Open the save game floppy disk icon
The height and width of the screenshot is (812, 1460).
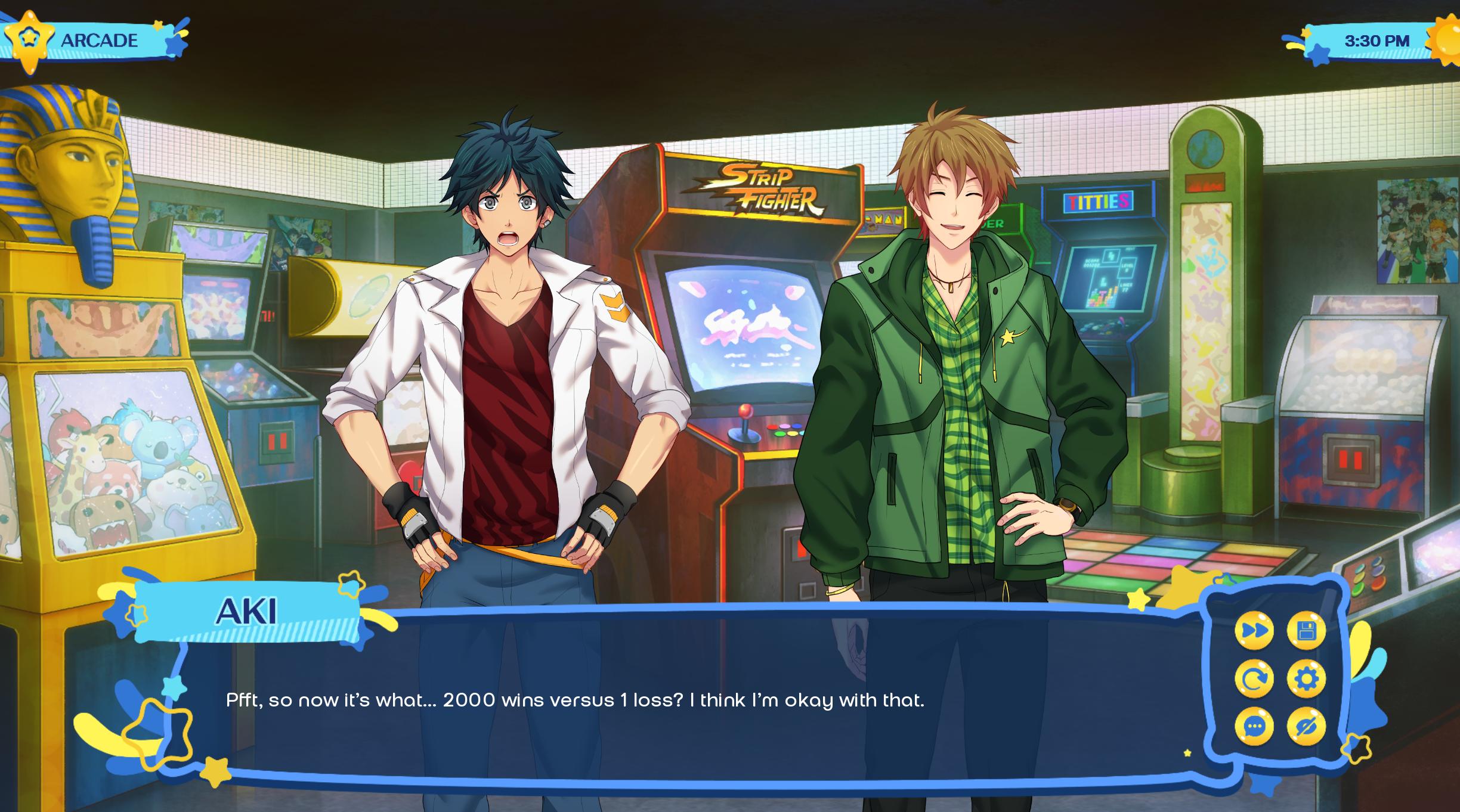coord(1306,630)
